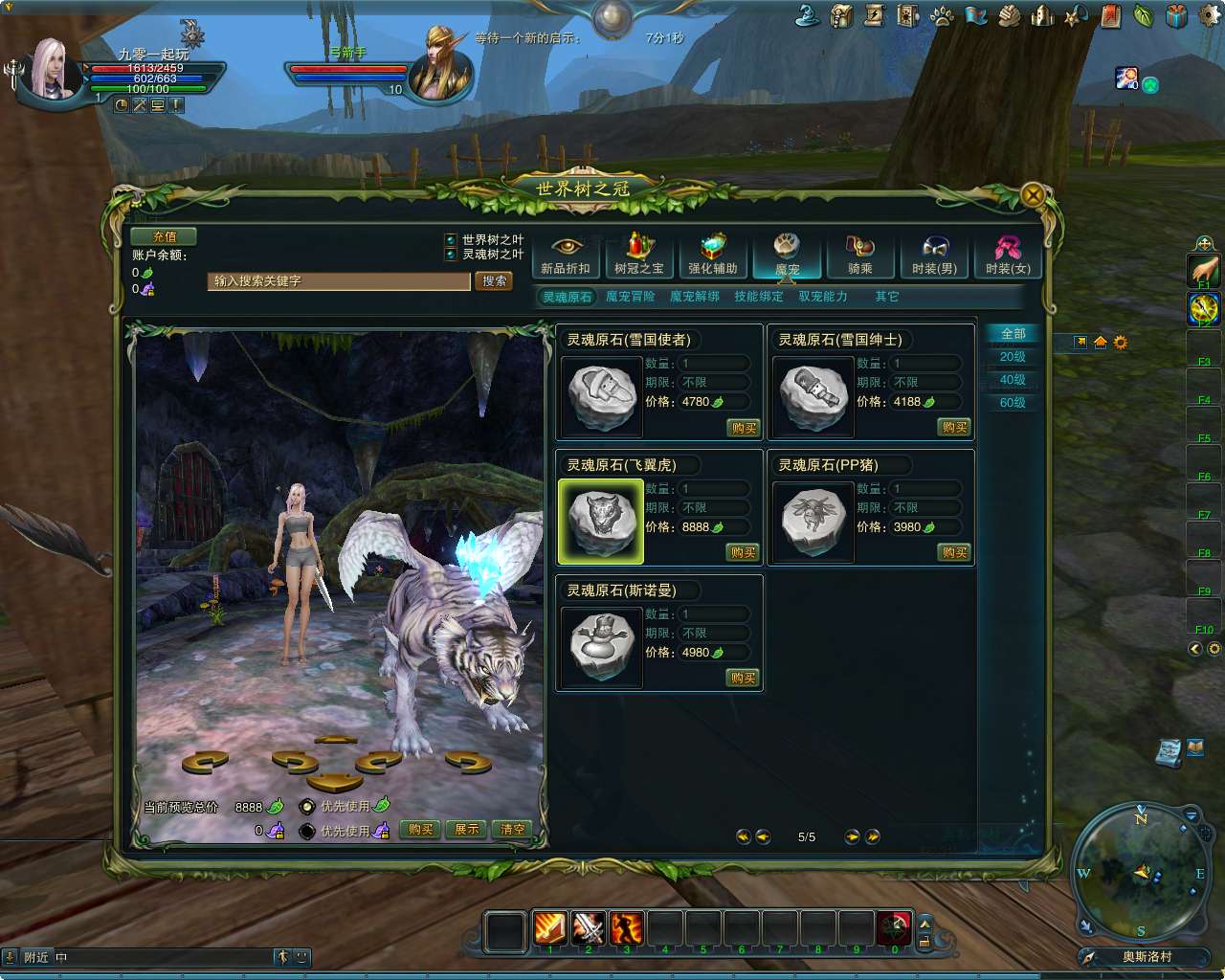Check the 世界树之叶 currency checkbox
1225x980 pixels.
tap(450, 239)
